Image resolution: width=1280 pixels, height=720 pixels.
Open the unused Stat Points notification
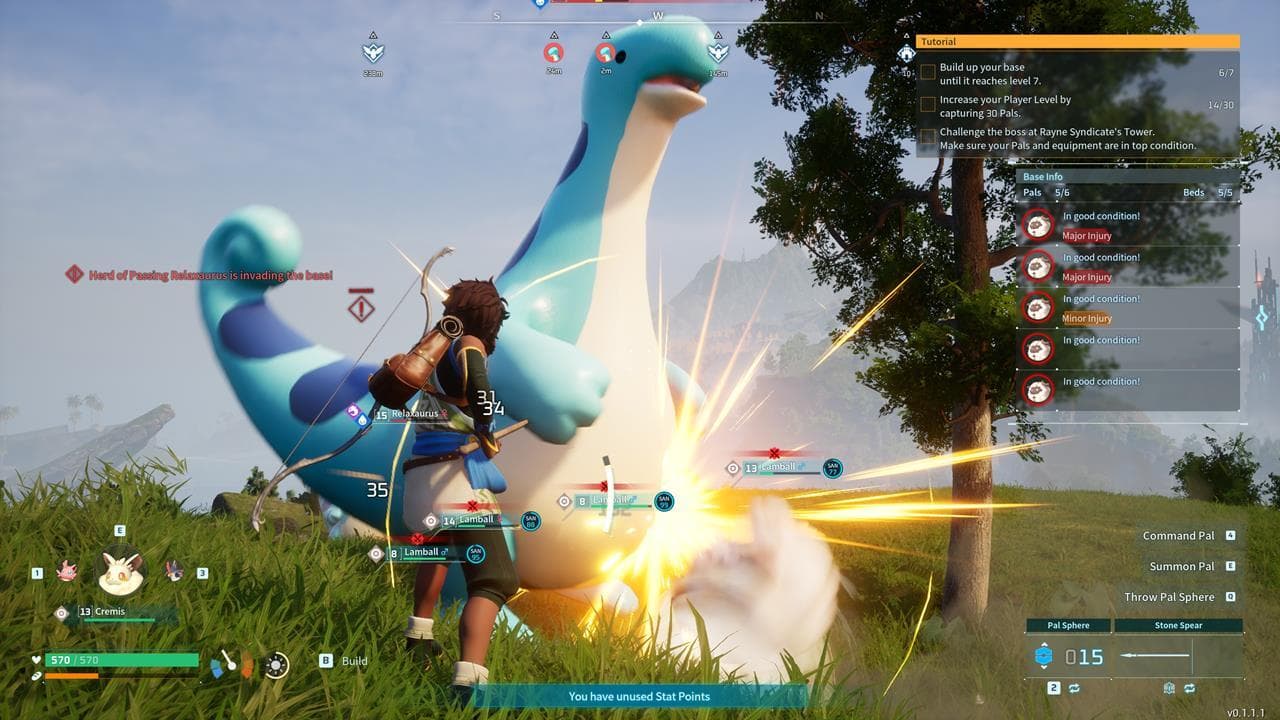coord(640,696)
